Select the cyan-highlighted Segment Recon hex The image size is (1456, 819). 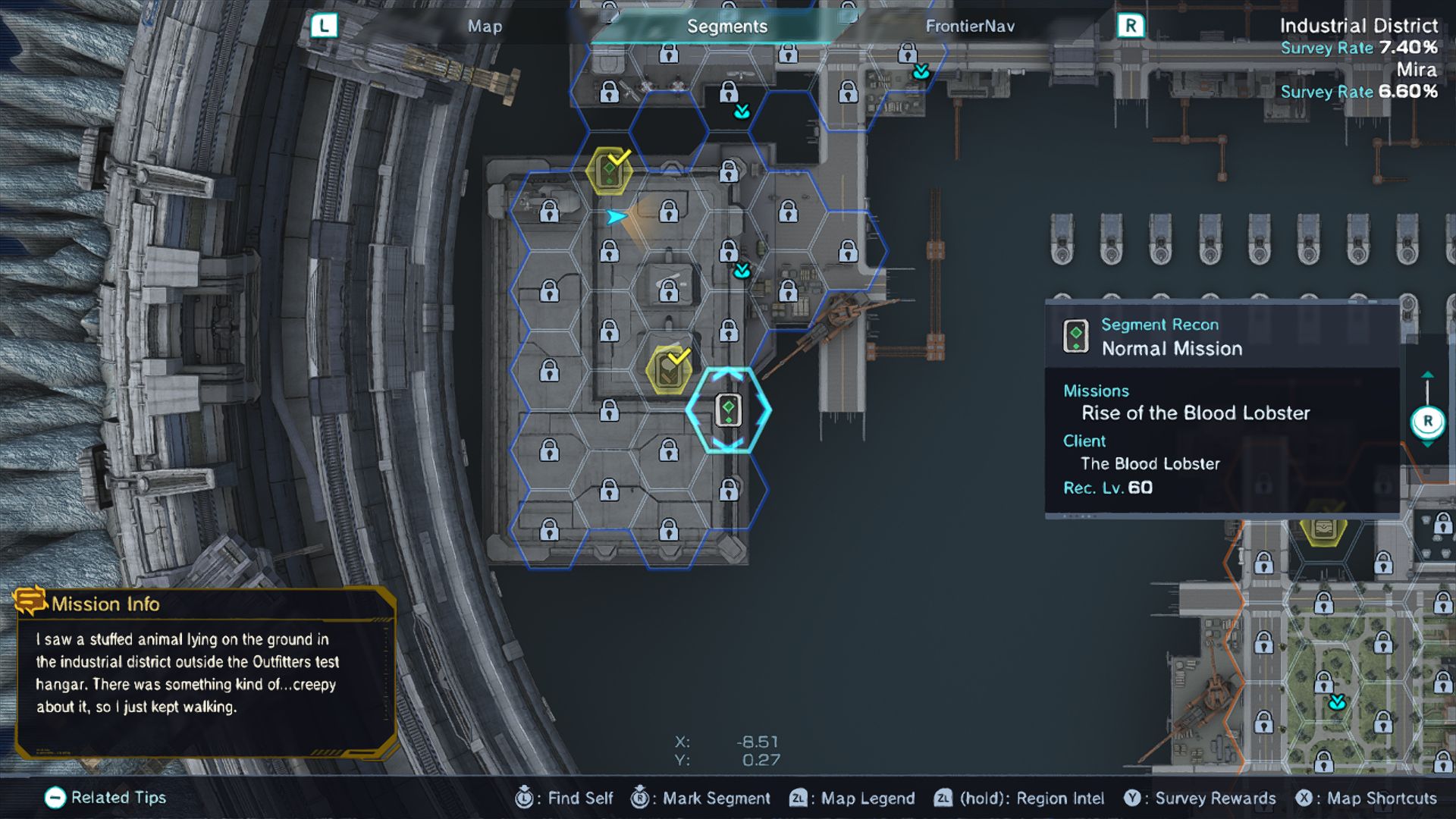point(728,410)
